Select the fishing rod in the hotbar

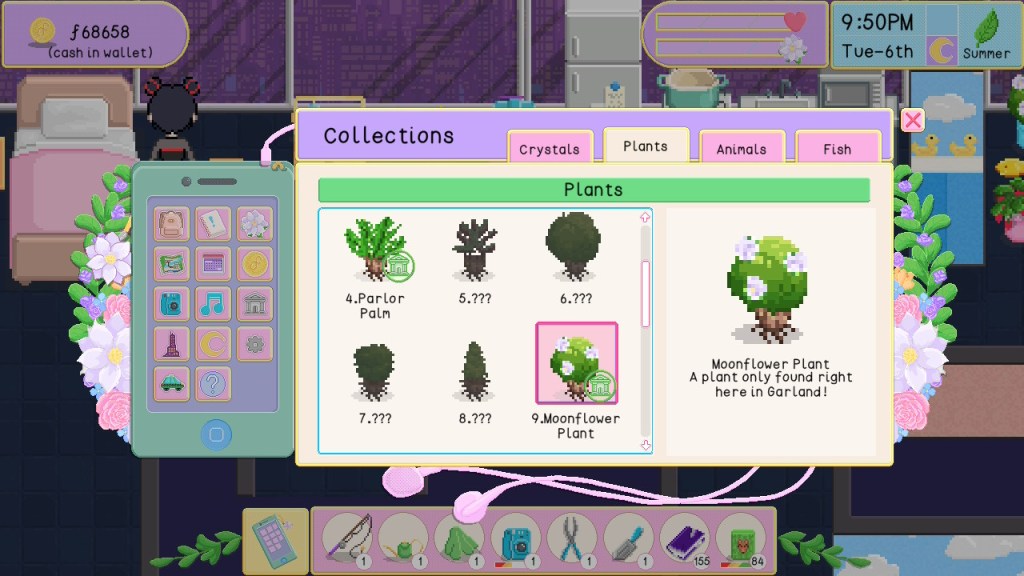click(347, 539)
